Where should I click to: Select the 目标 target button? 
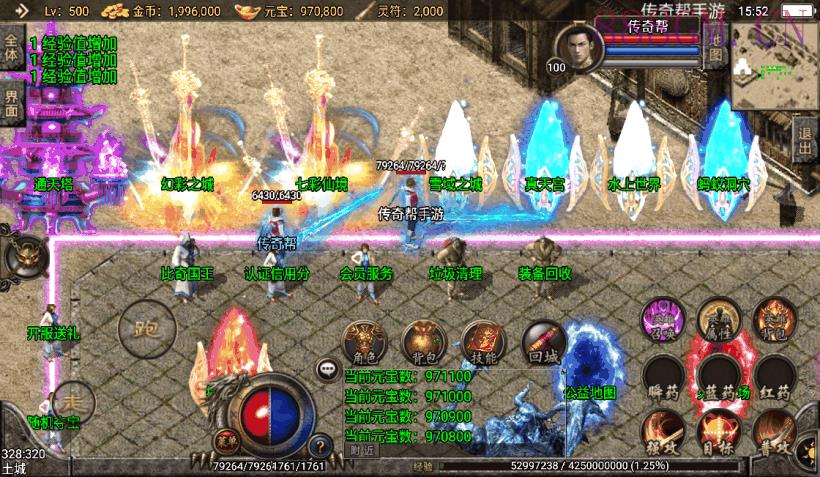(718, 432)
